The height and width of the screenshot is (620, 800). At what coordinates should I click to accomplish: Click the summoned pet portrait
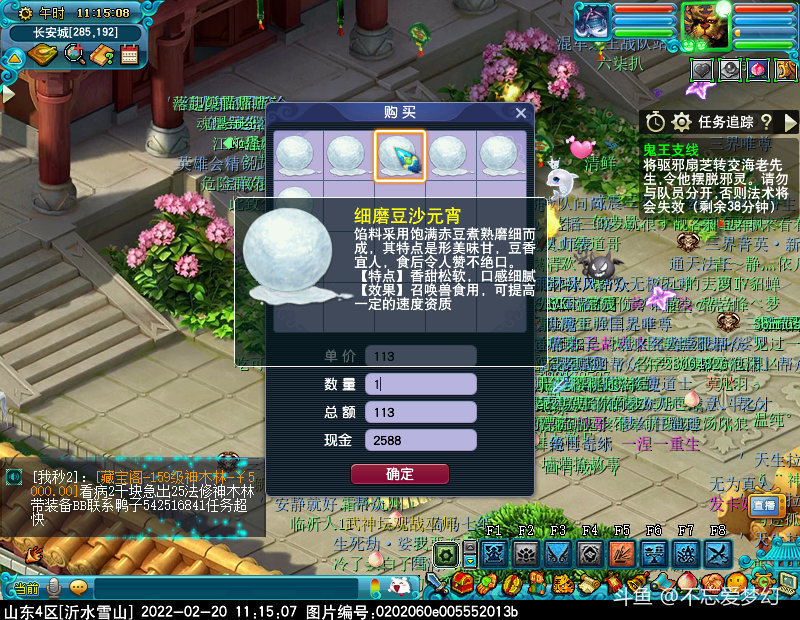(x=592, y=22)
